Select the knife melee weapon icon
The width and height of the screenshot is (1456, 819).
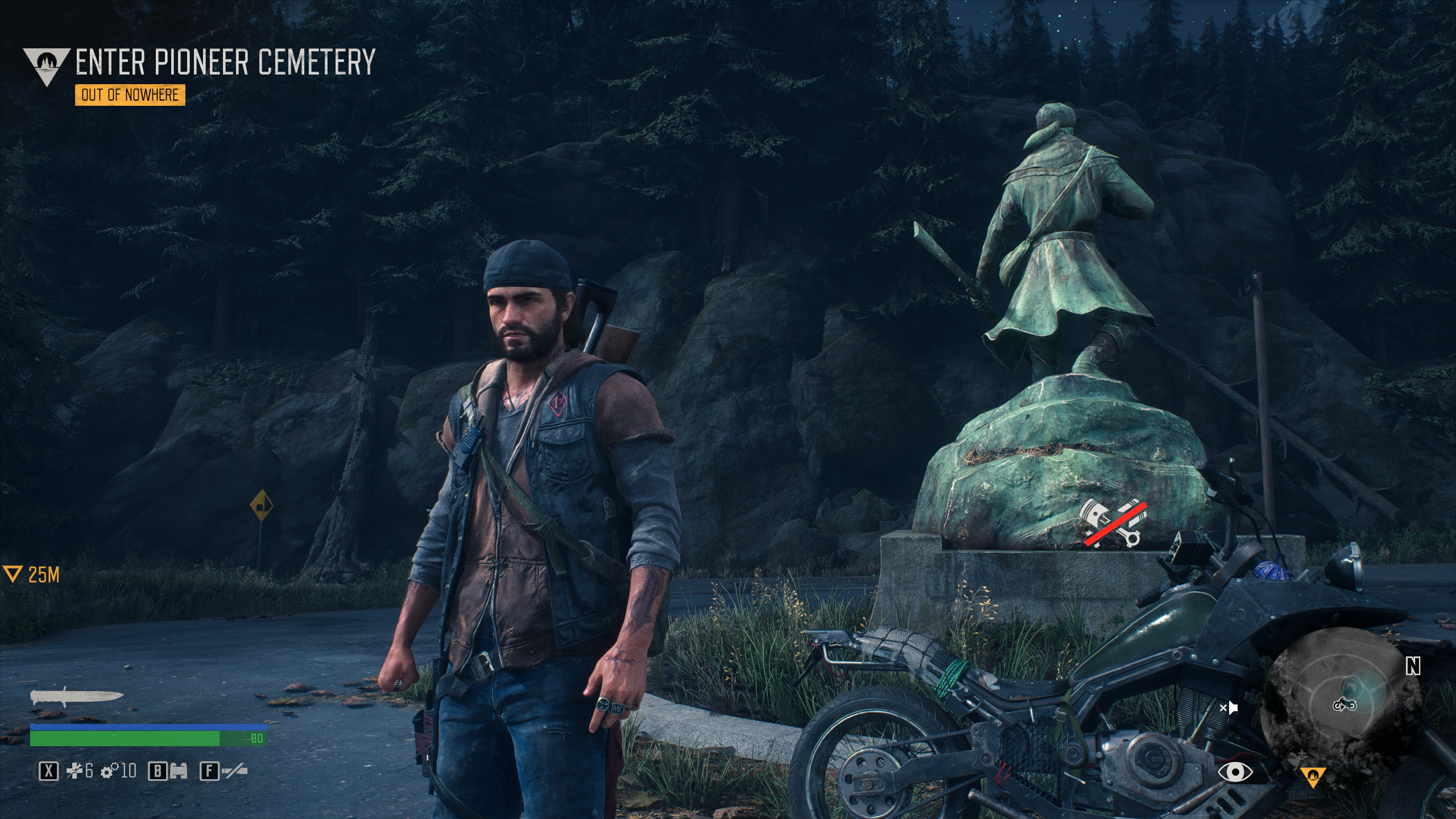pyautogui.click(x=77, y=697)
